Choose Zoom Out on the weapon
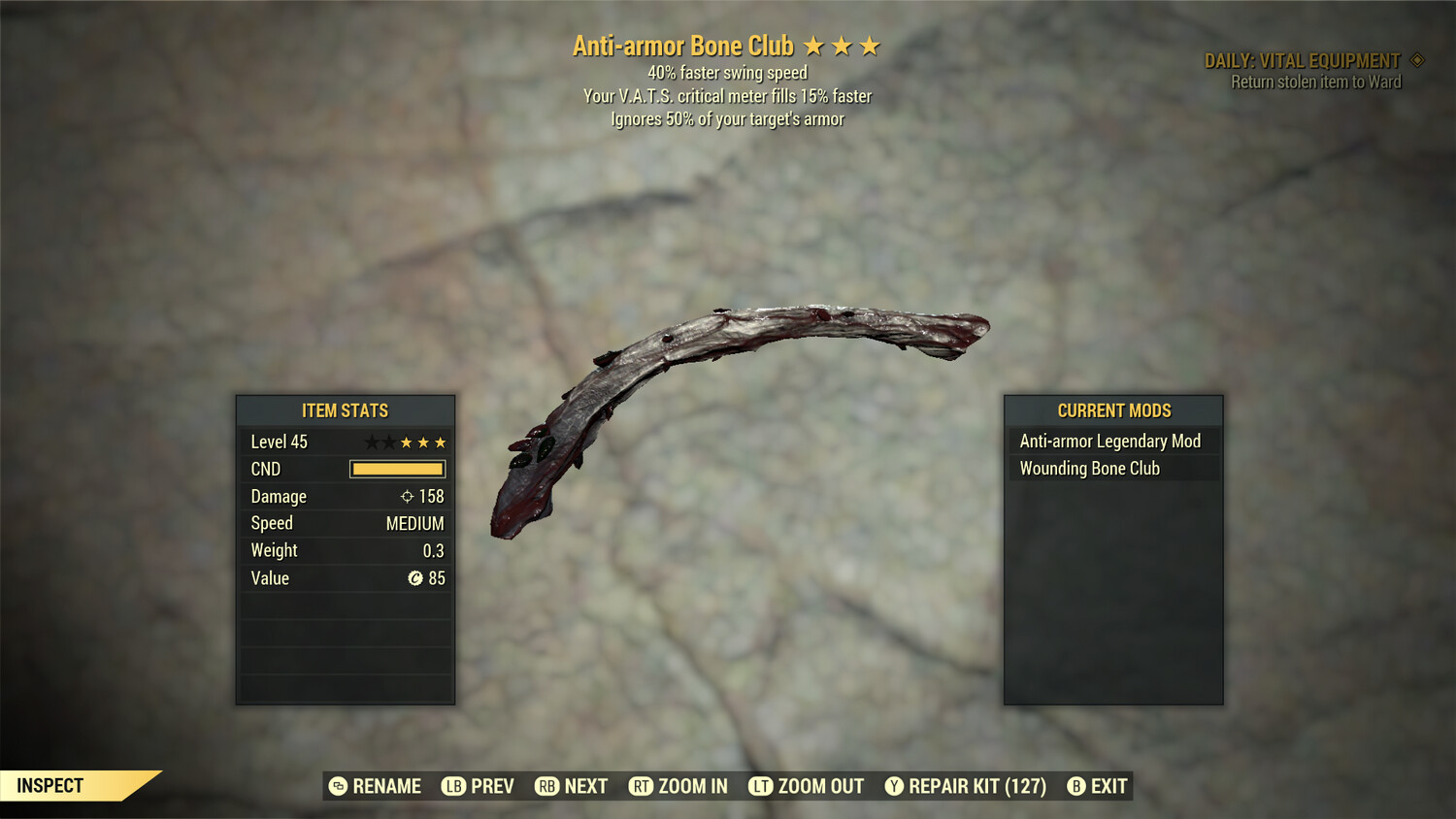1456x819 pixels. pos(807,786)
